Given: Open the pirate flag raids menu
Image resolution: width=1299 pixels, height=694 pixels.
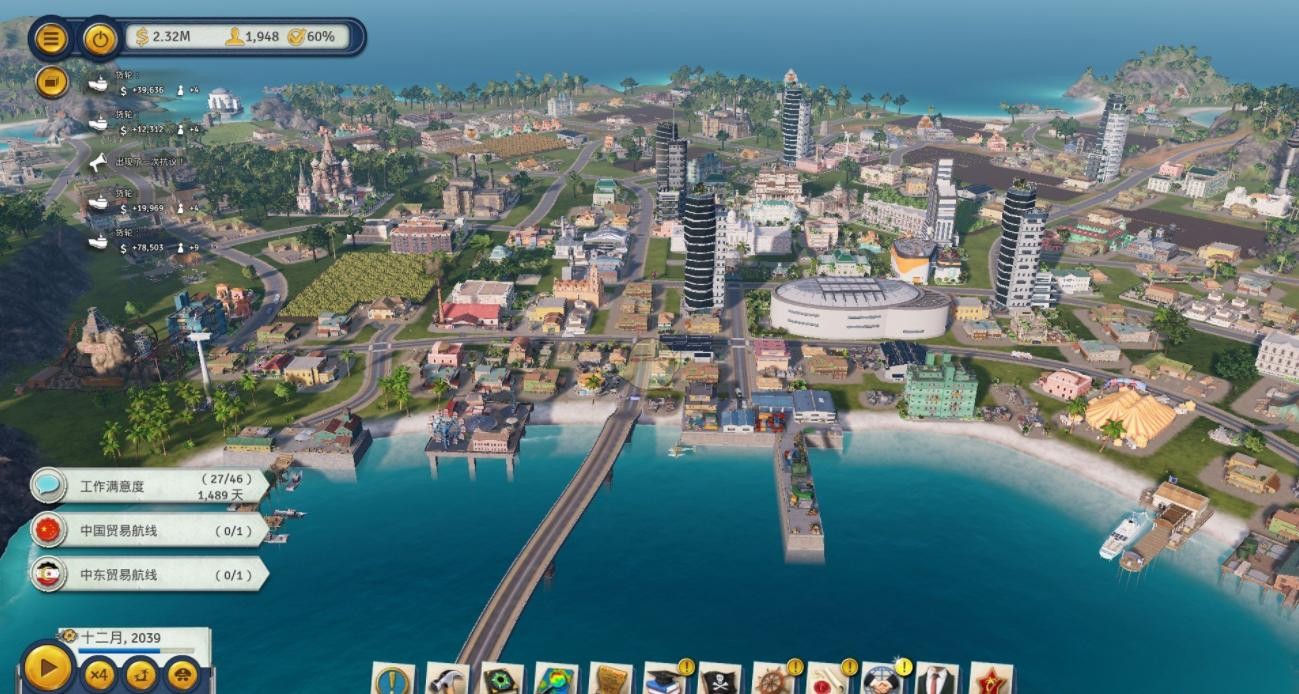Looking at the screenshot, I should click(x=718, y=680).
